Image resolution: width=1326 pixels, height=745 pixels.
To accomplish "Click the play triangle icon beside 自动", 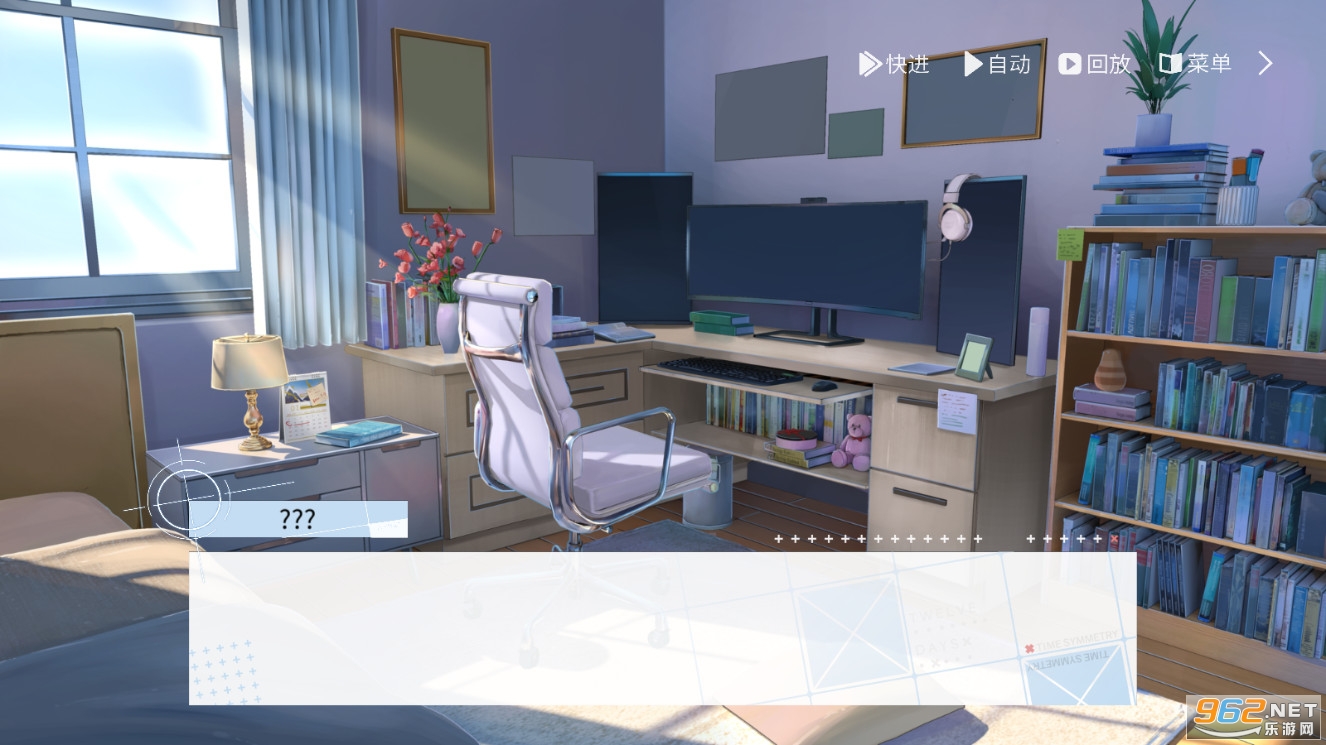I will [x=971, y=64].
